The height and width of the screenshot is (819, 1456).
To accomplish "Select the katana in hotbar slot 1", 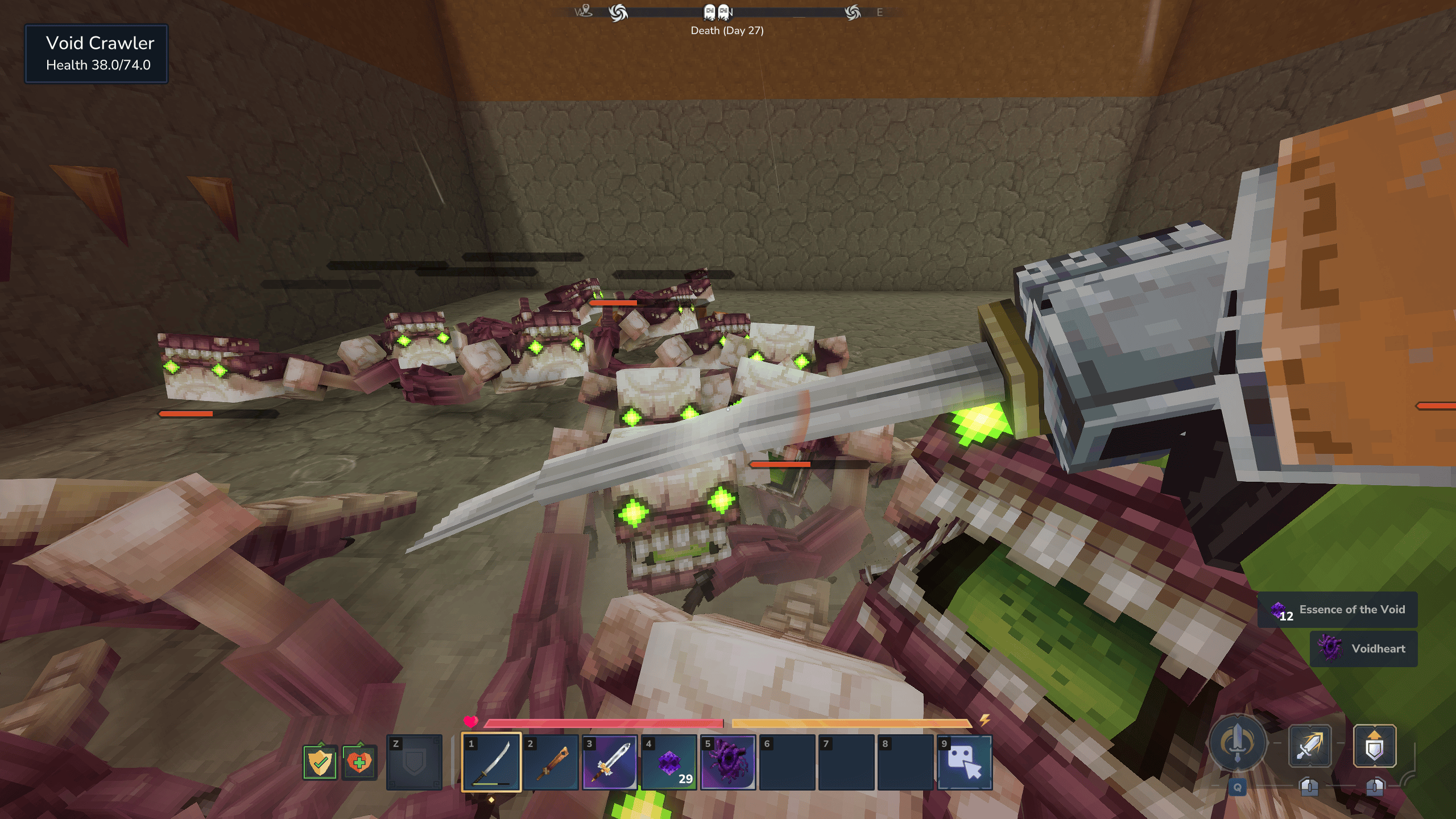I will 491,762.
